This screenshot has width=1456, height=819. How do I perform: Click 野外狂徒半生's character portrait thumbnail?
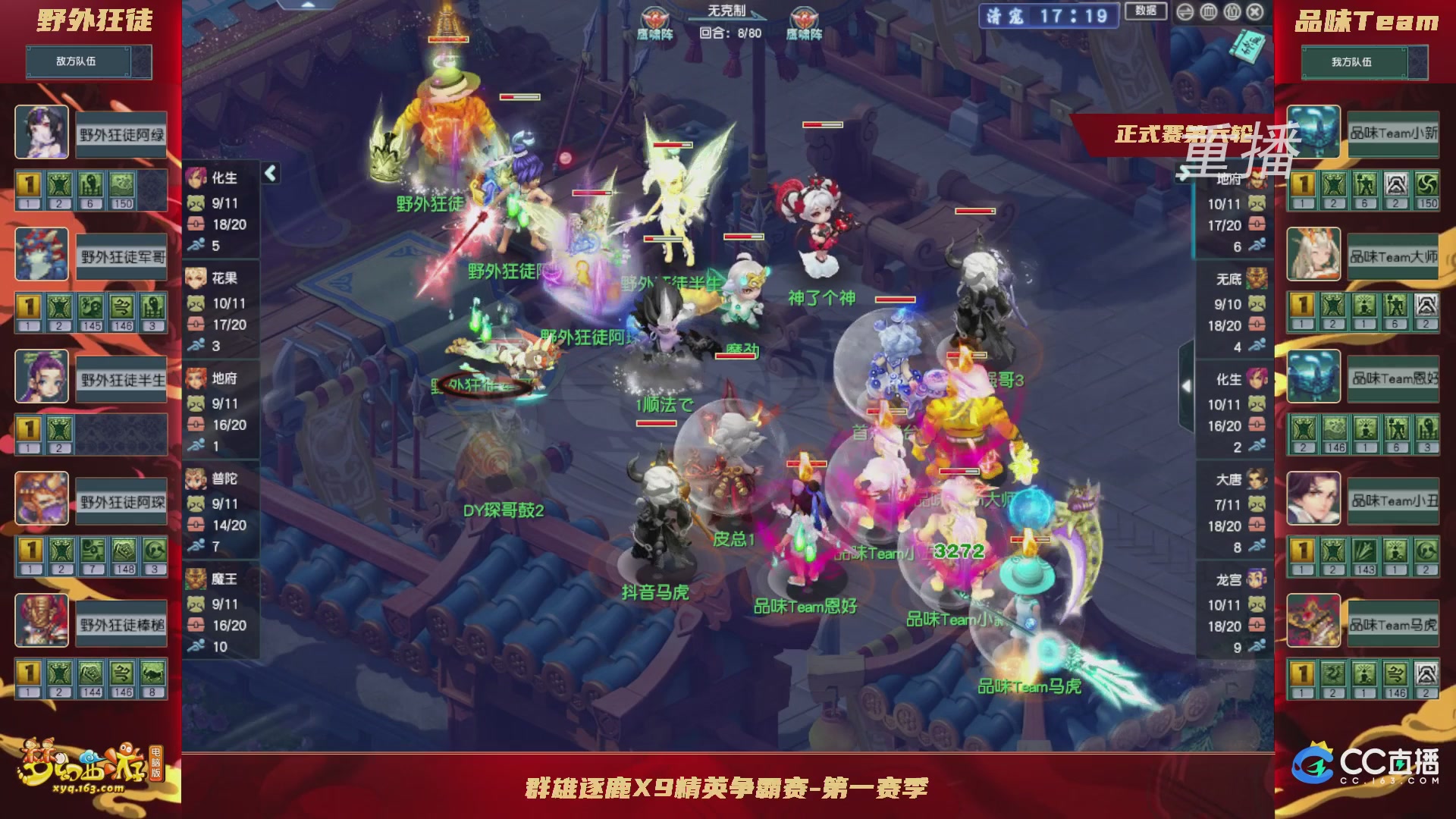[42, 377]
